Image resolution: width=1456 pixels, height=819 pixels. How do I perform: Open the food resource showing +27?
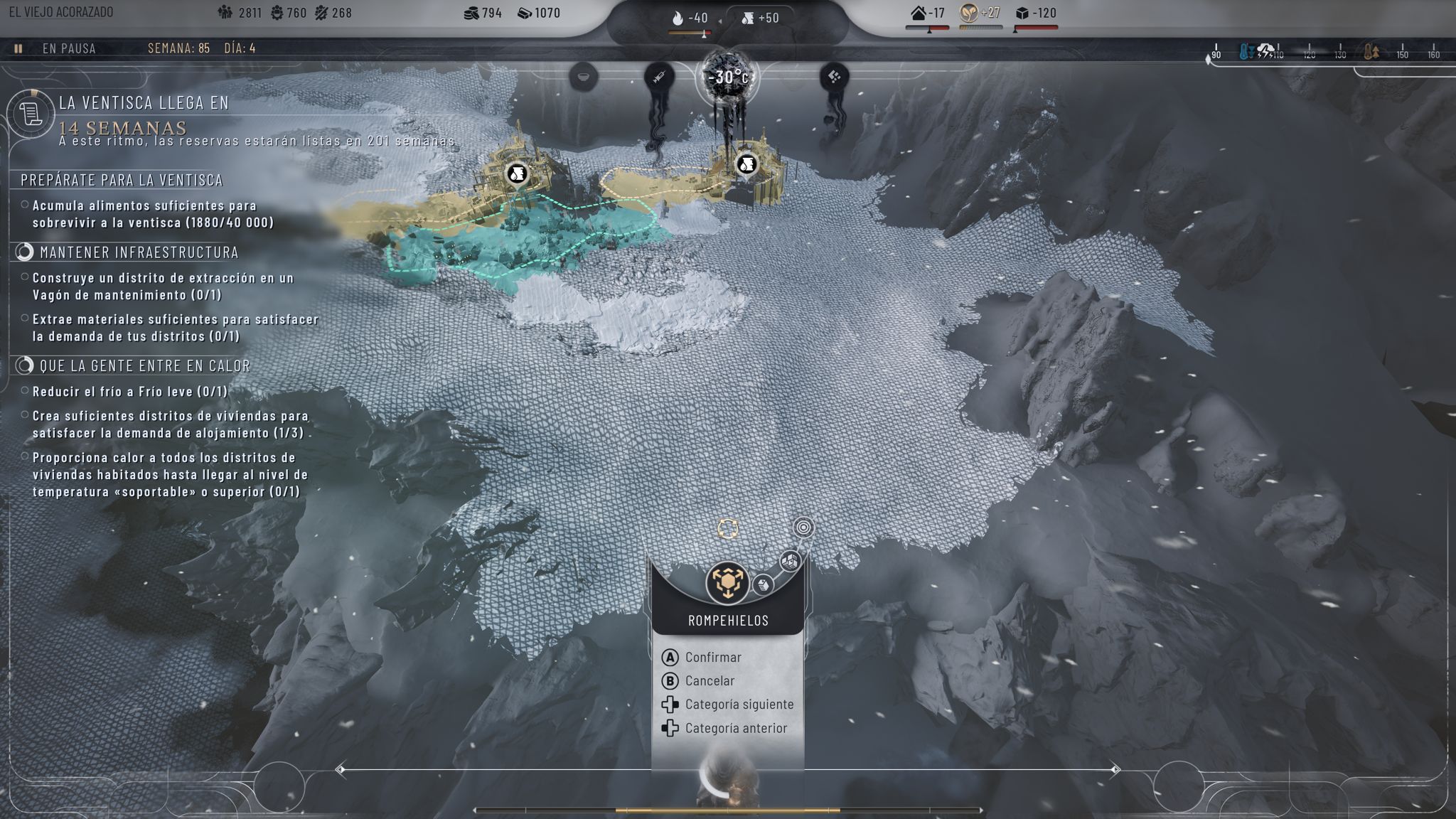click(x=980, y=14)
